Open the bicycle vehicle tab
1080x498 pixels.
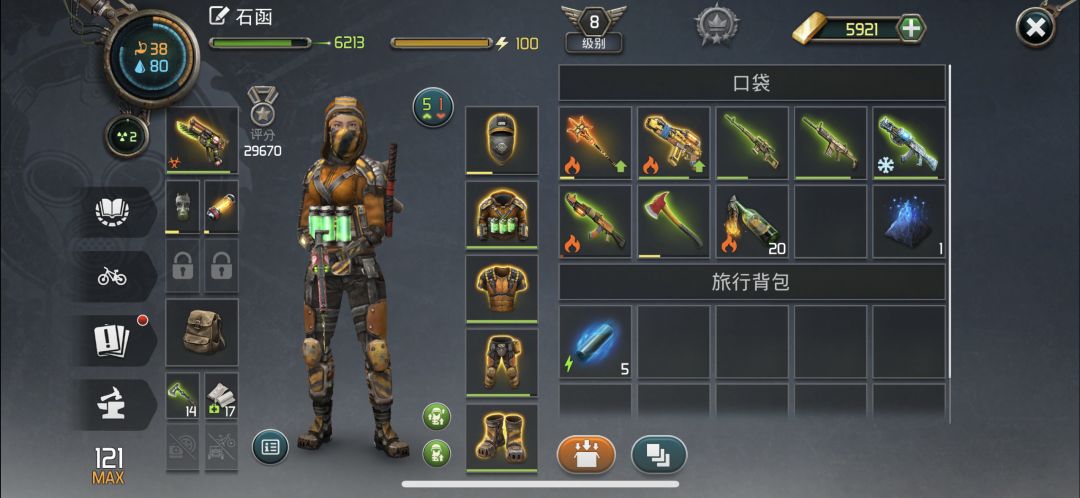pyautogui.click(x=112, y=277)
